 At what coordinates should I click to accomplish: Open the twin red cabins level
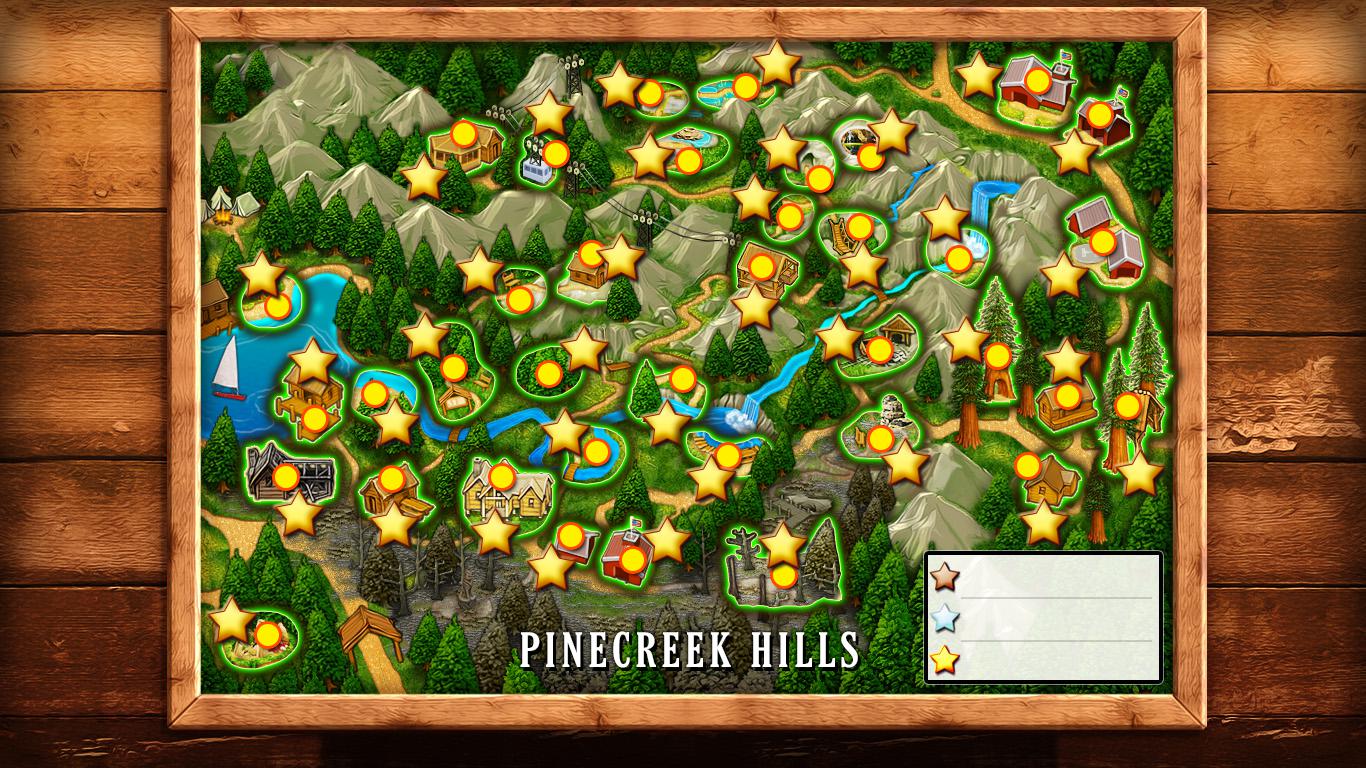[1102, 241]
